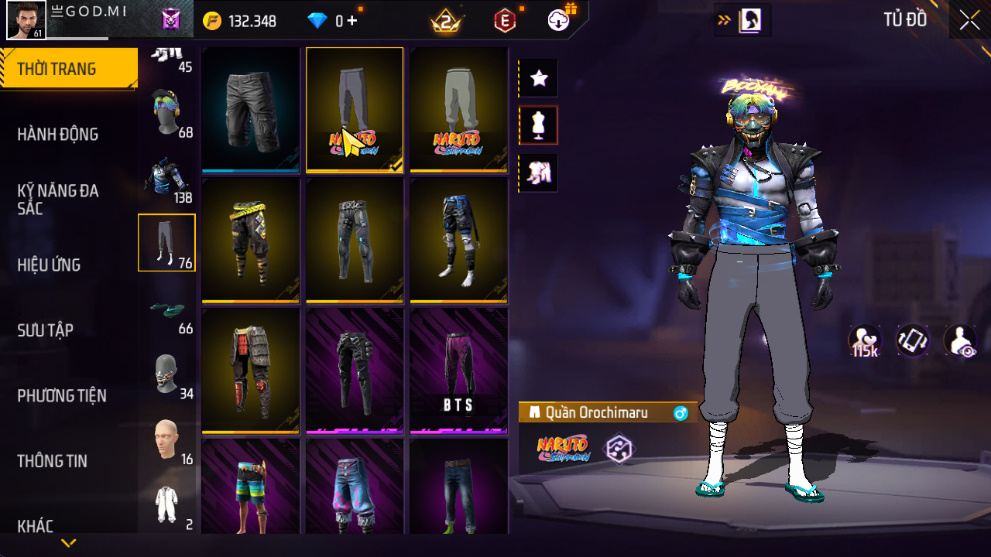
Task: Switch to Kỹ Năng Đa Sắc
Action: point(58,199)
